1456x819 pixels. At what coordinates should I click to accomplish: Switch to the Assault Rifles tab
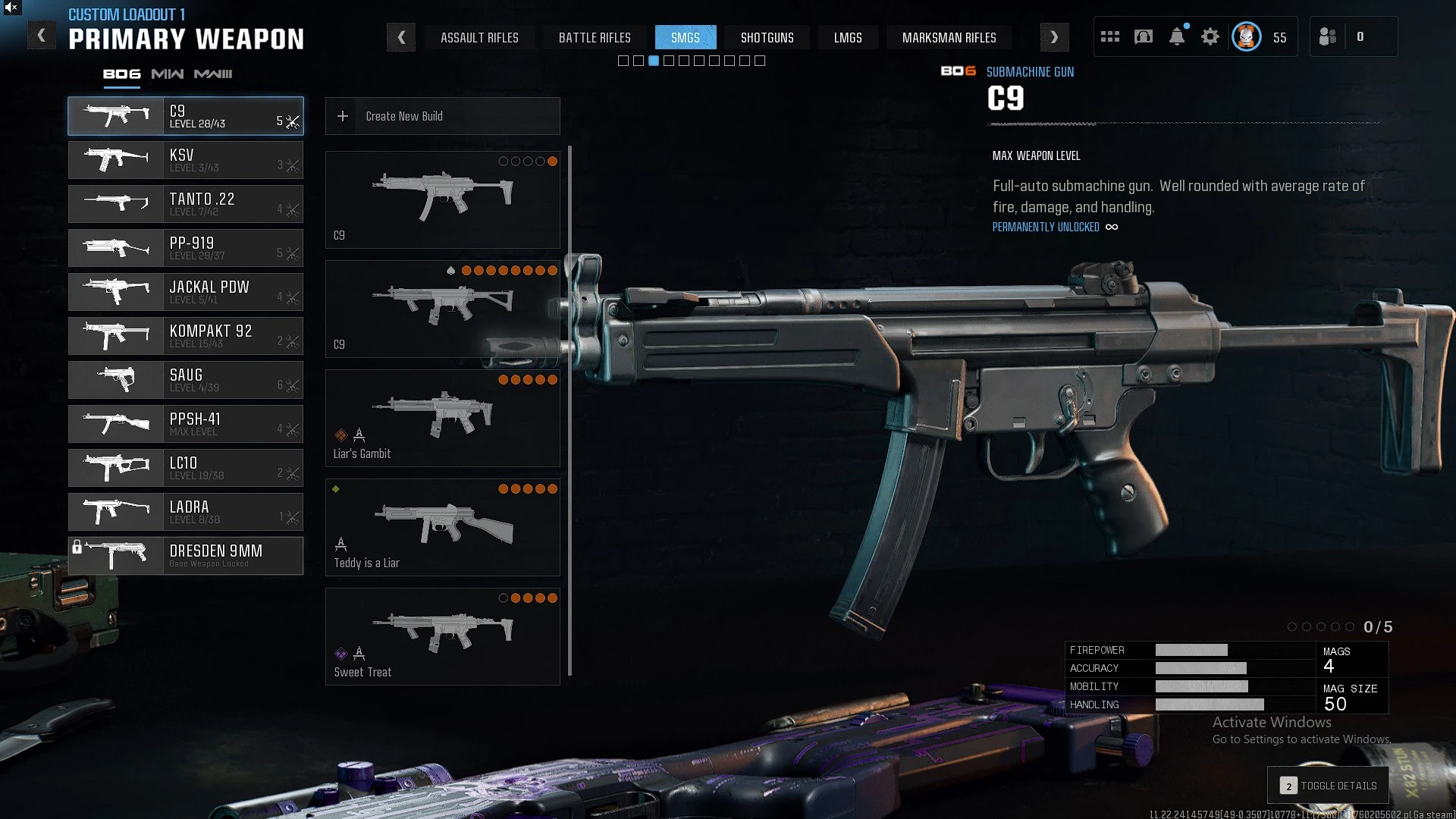tap(479, 37)
